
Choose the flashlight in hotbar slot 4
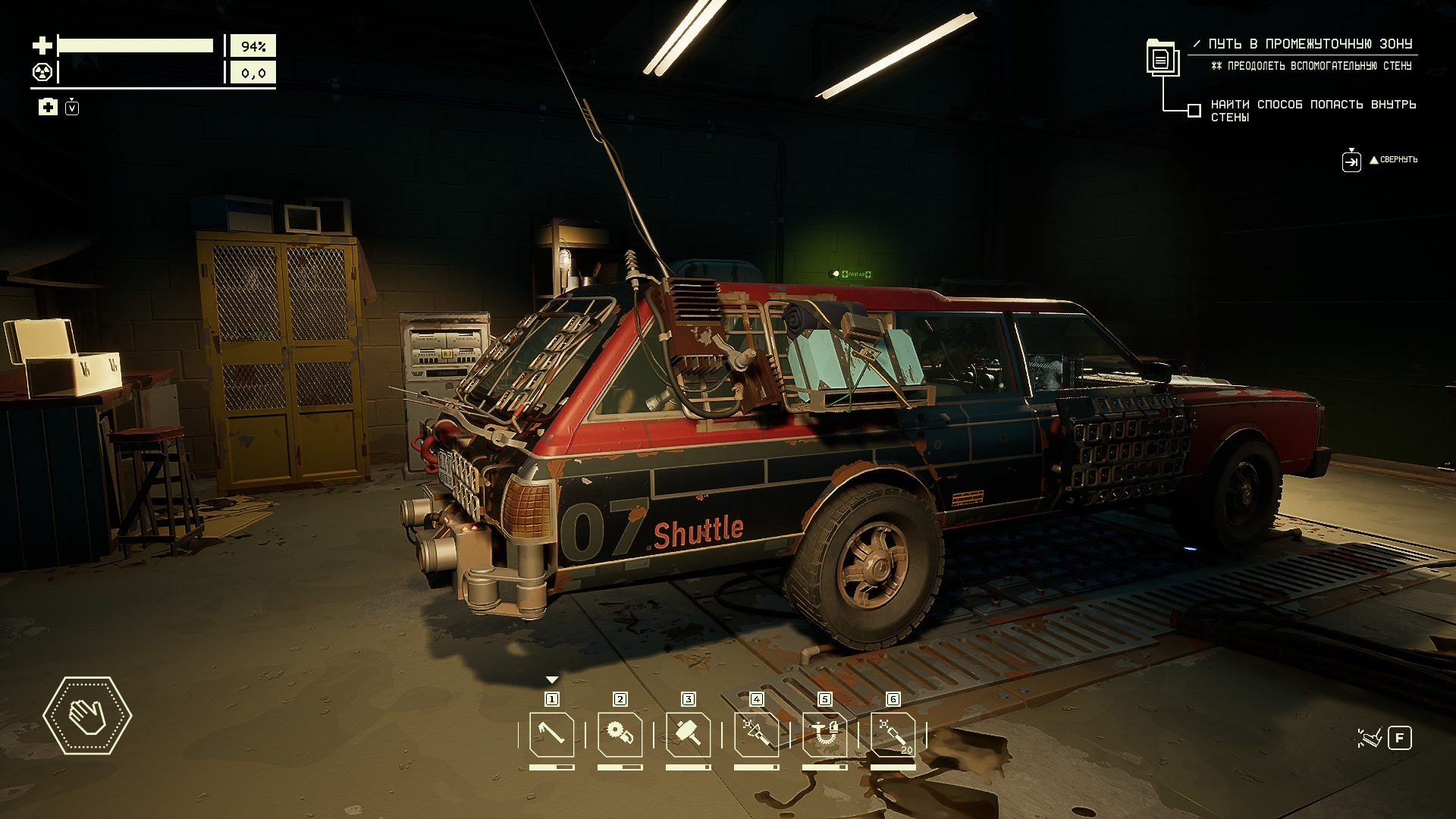(756, 734)
